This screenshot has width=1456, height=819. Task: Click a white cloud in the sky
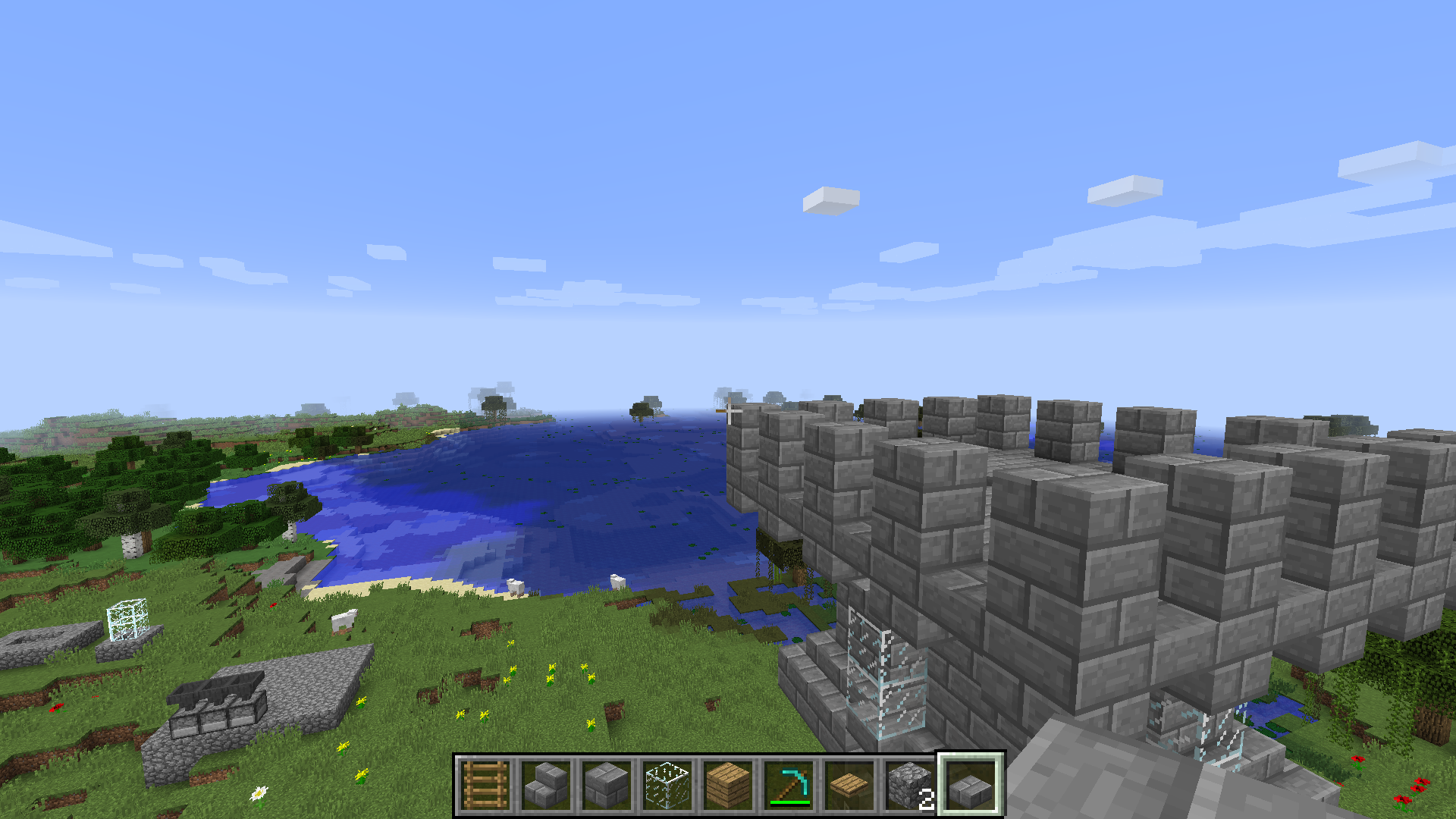tap(830, 201)
